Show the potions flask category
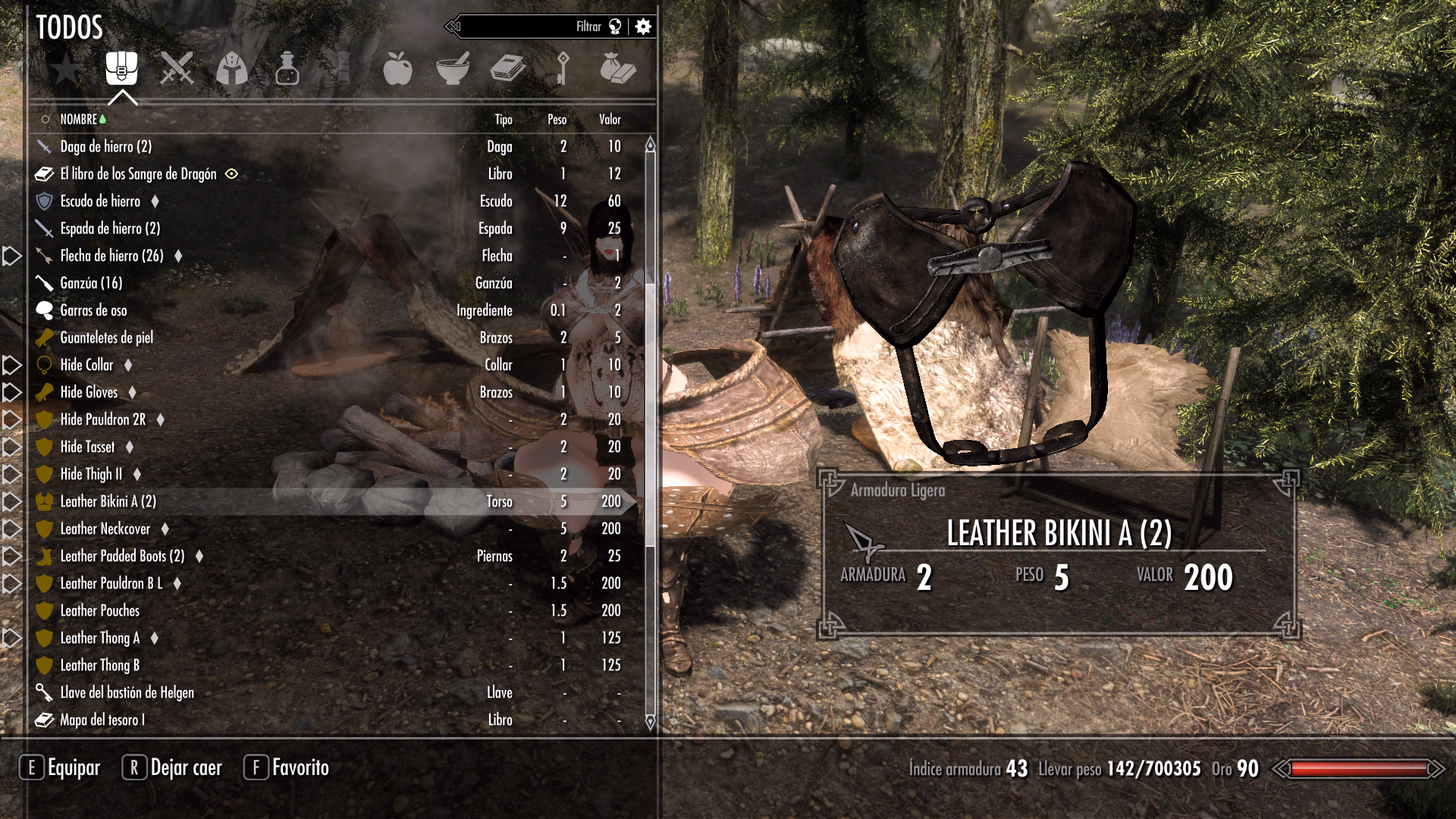Viewport: 1456px width, 819px height. coord(287,69)
